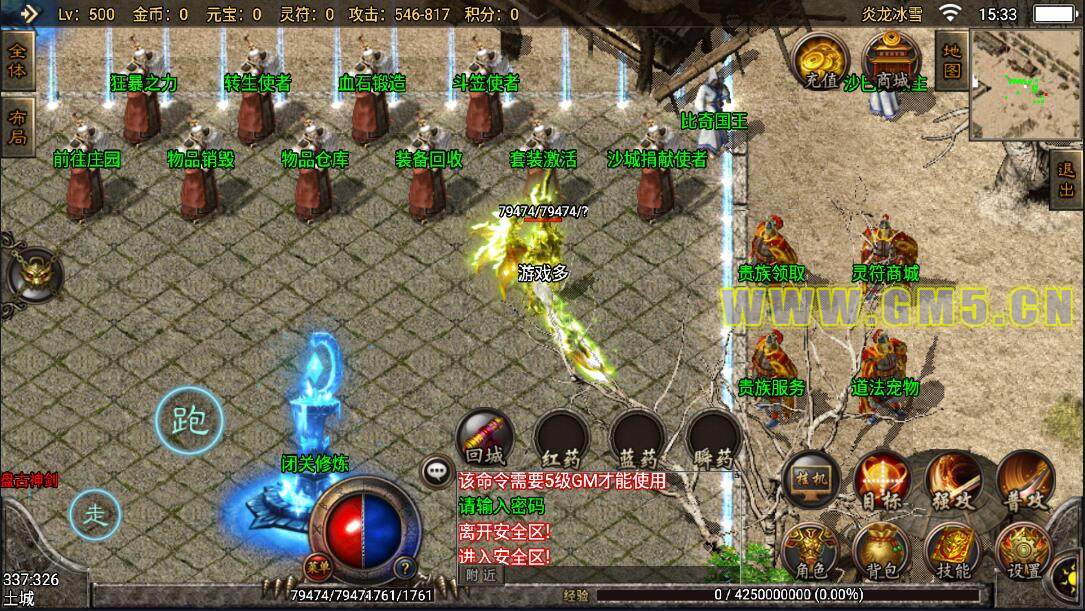
Task: Click the 退出 exit button
Action: pyautogui.click(x=1066, y=181)
